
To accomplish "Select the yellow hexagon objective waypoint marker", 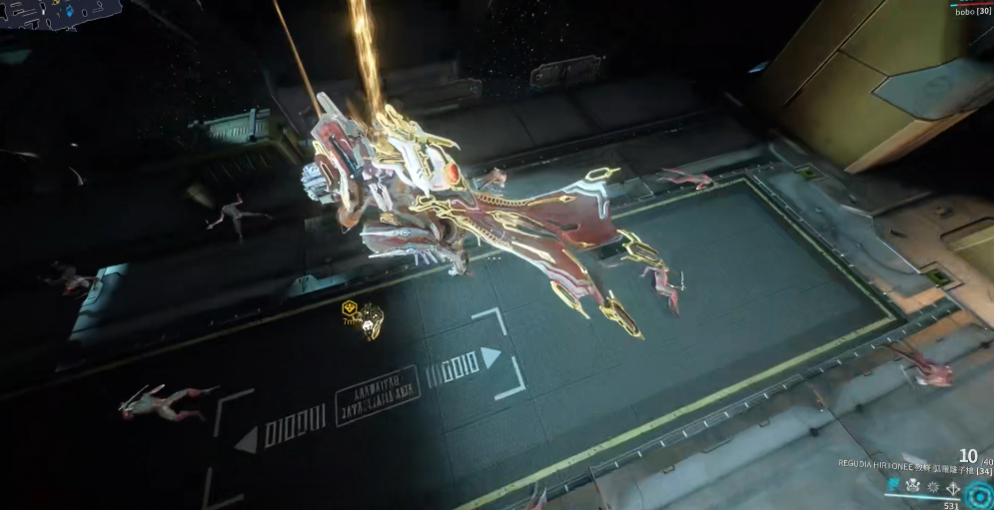I will pos(350,307).
